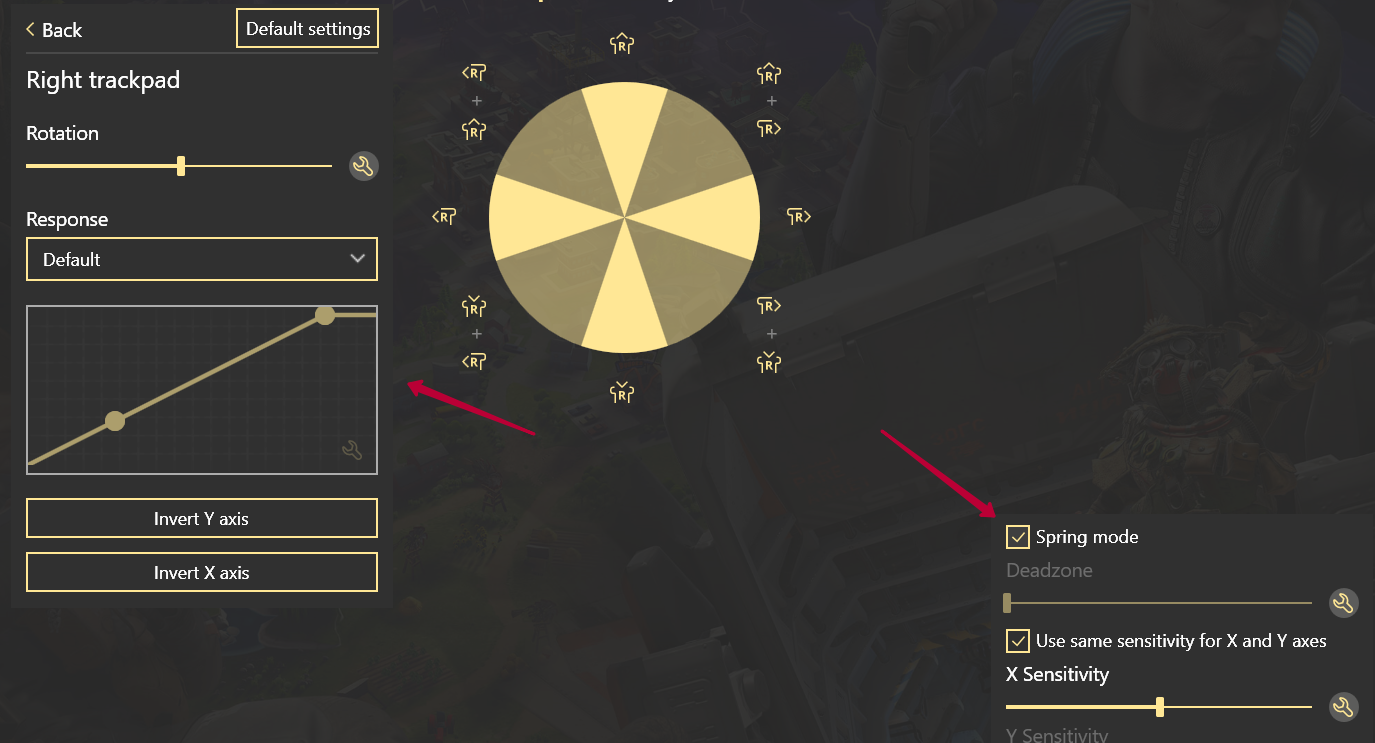1375x743 pixels.
Task: Go Back to the previous settings page
Action: (x=53, y=30)
